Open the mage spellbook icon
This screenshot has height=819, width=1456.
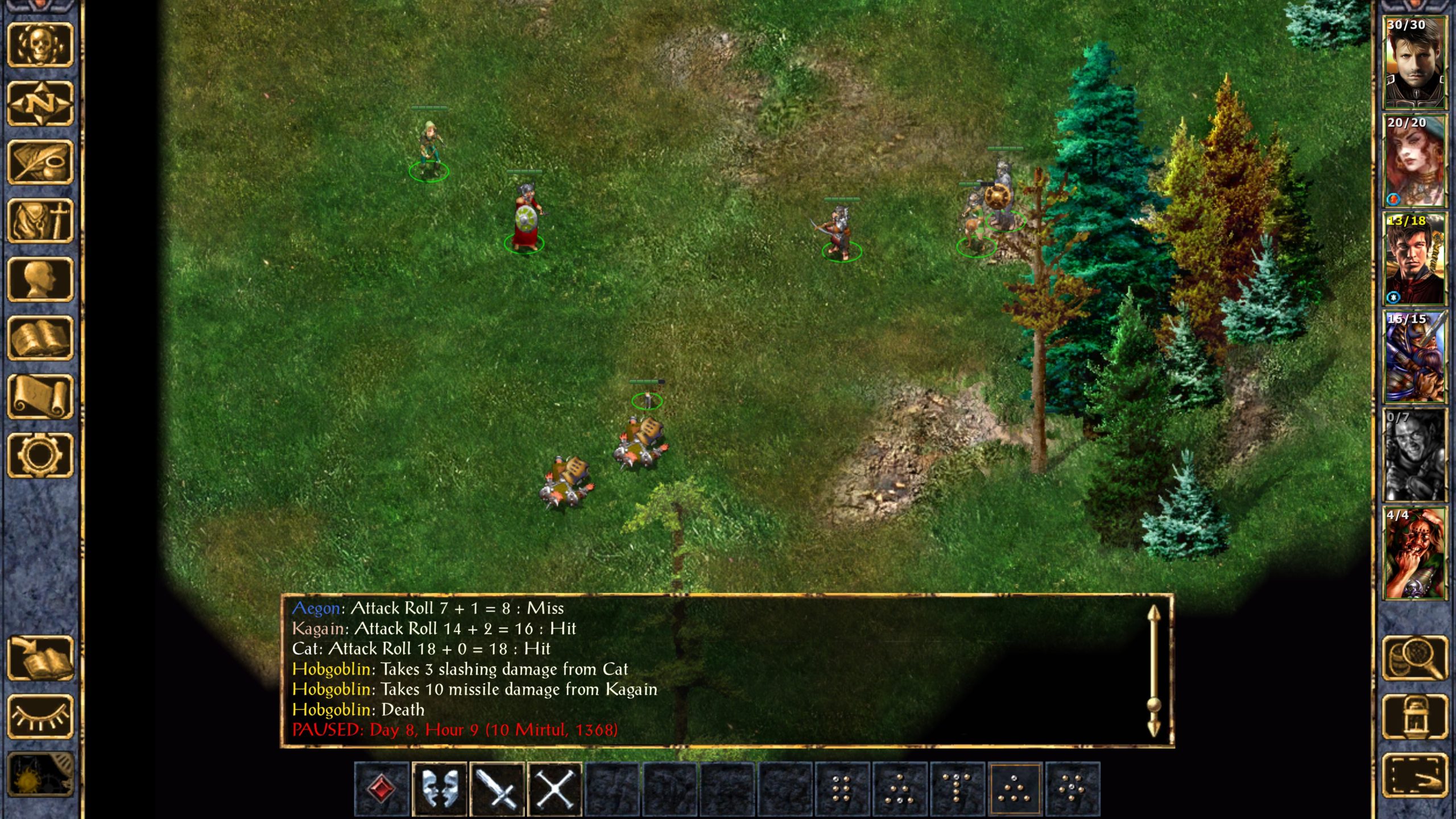click(40, 338)
